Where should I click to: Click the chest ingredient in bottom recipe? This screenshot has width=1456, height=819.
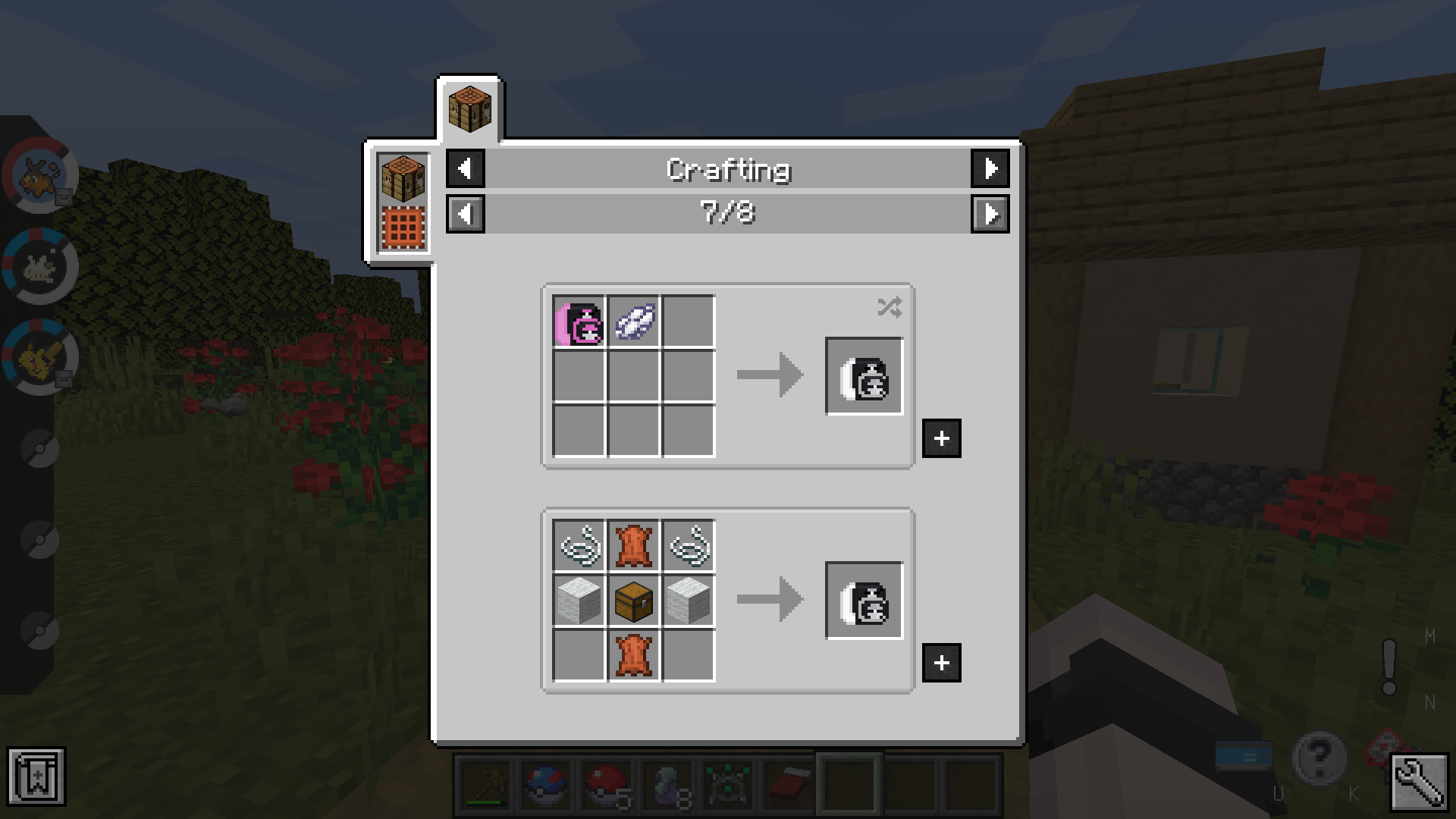pyautogui.click(x=634, y=601)
